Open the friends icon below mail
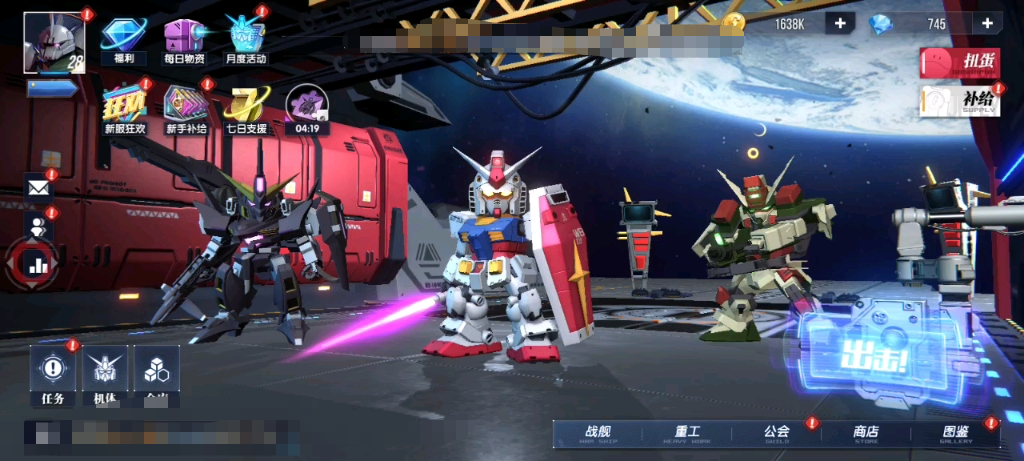This screenshot has width=1024, height=461. [x=39, y=226]
